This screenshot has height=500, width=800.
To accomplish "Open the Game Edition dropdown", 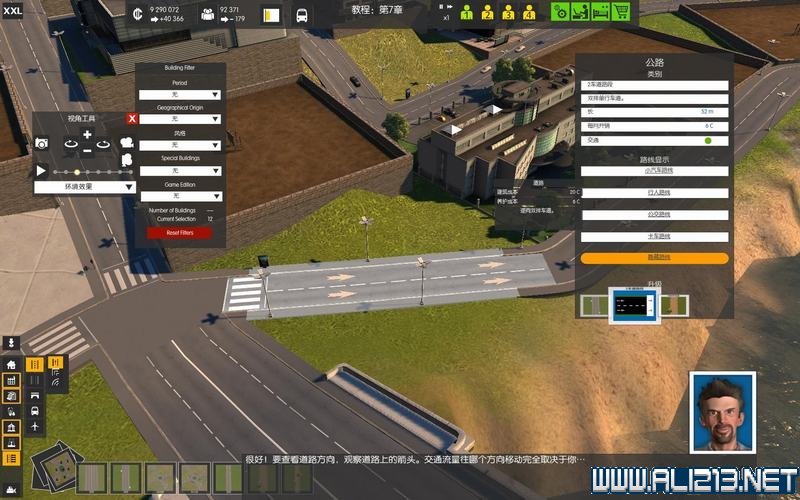I will pyautogui.click(x=180, y=196).
